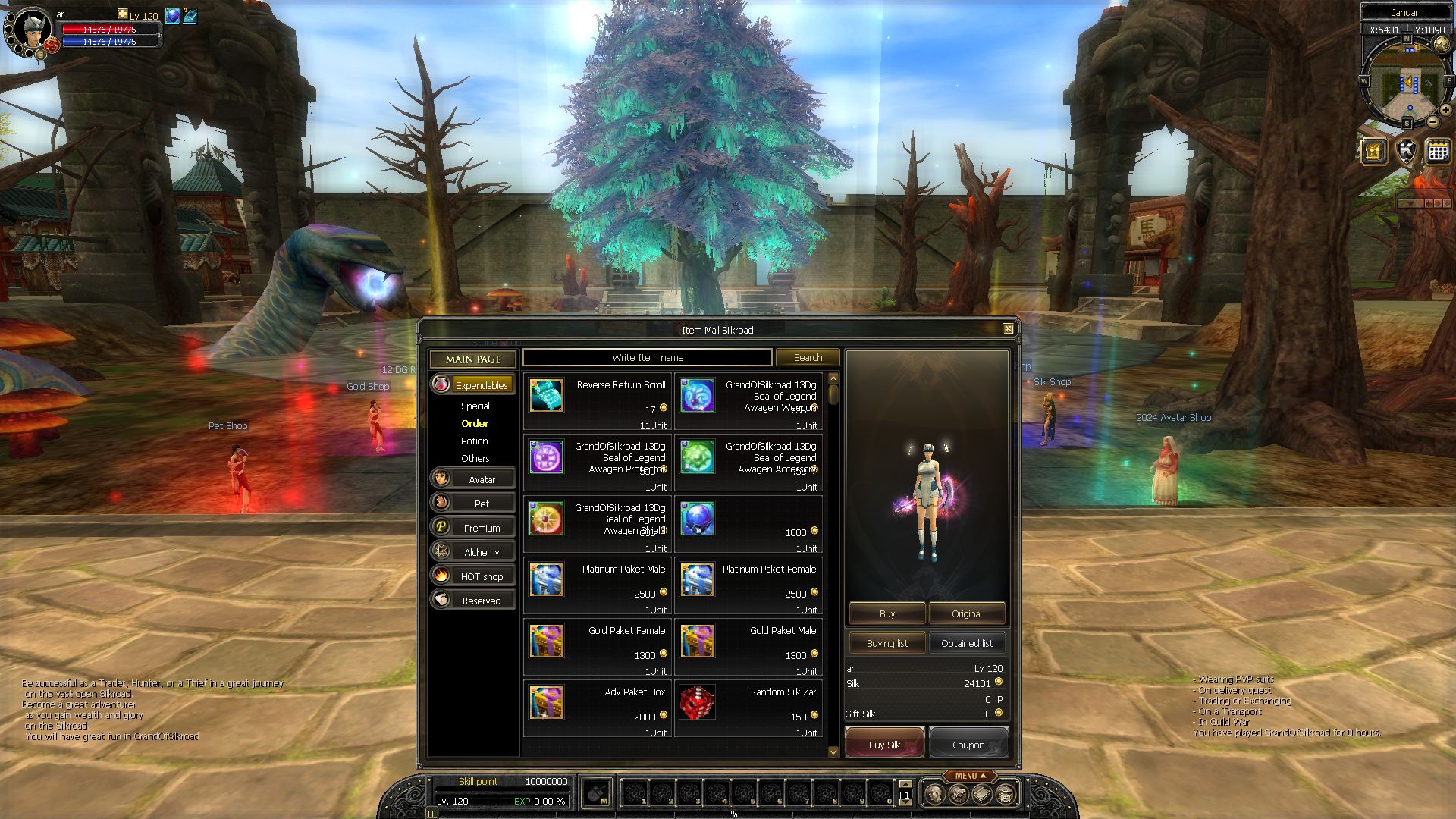Viewport: 1456px width, 819px height.
Task: Show the Obtained list
Action: (x=966, y=643)
